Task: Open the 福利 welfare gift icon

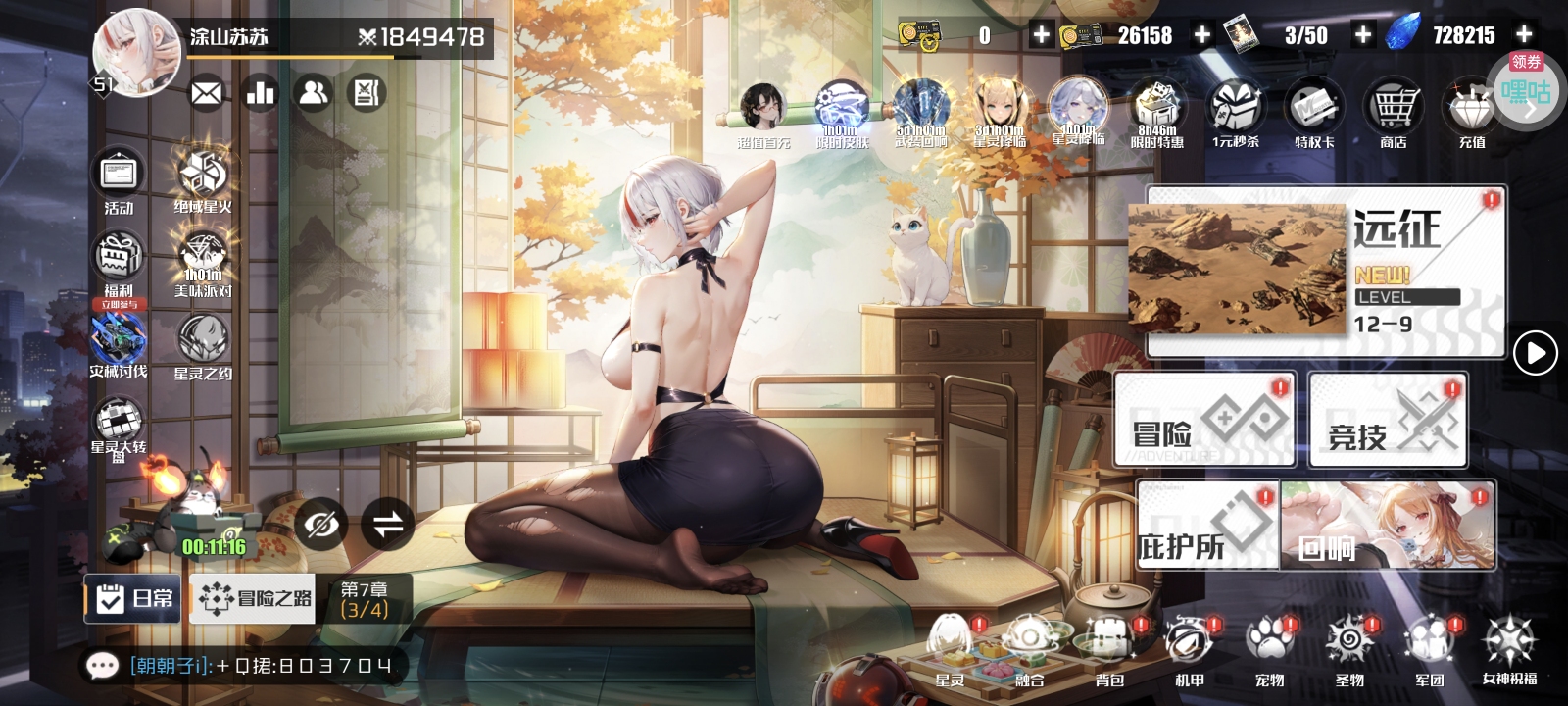Action: [119, 262]
